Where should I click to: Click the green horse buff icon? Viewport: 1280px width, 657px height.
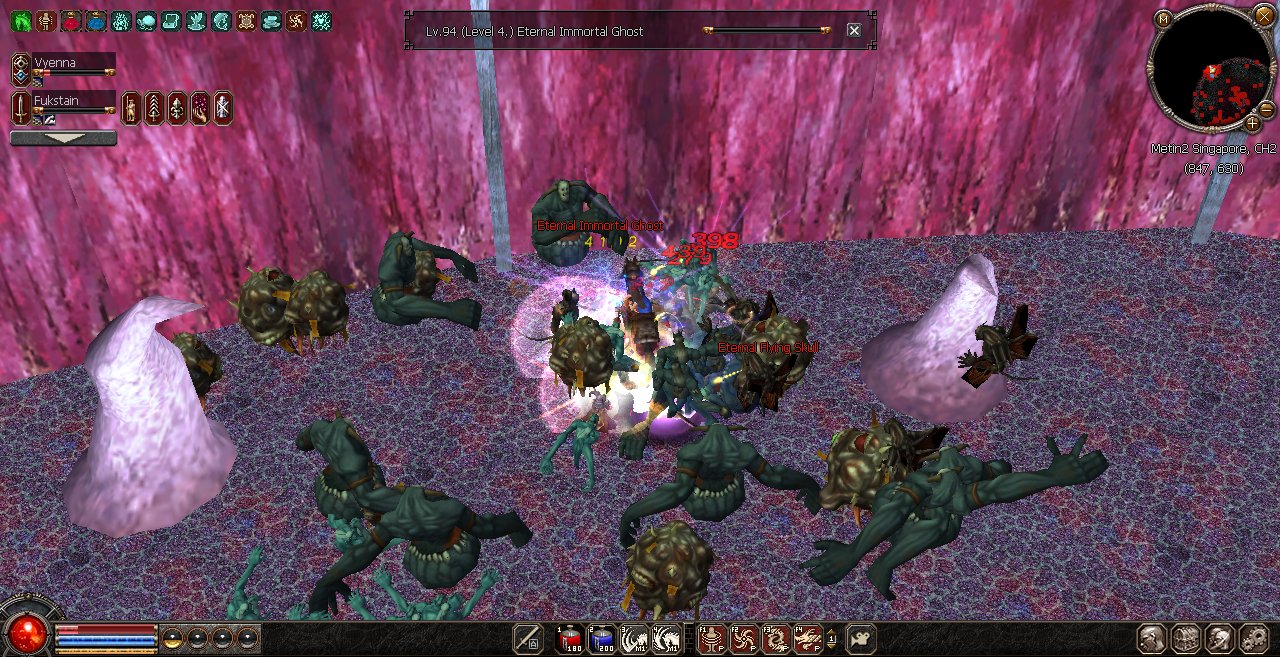[x=21, y=20]
